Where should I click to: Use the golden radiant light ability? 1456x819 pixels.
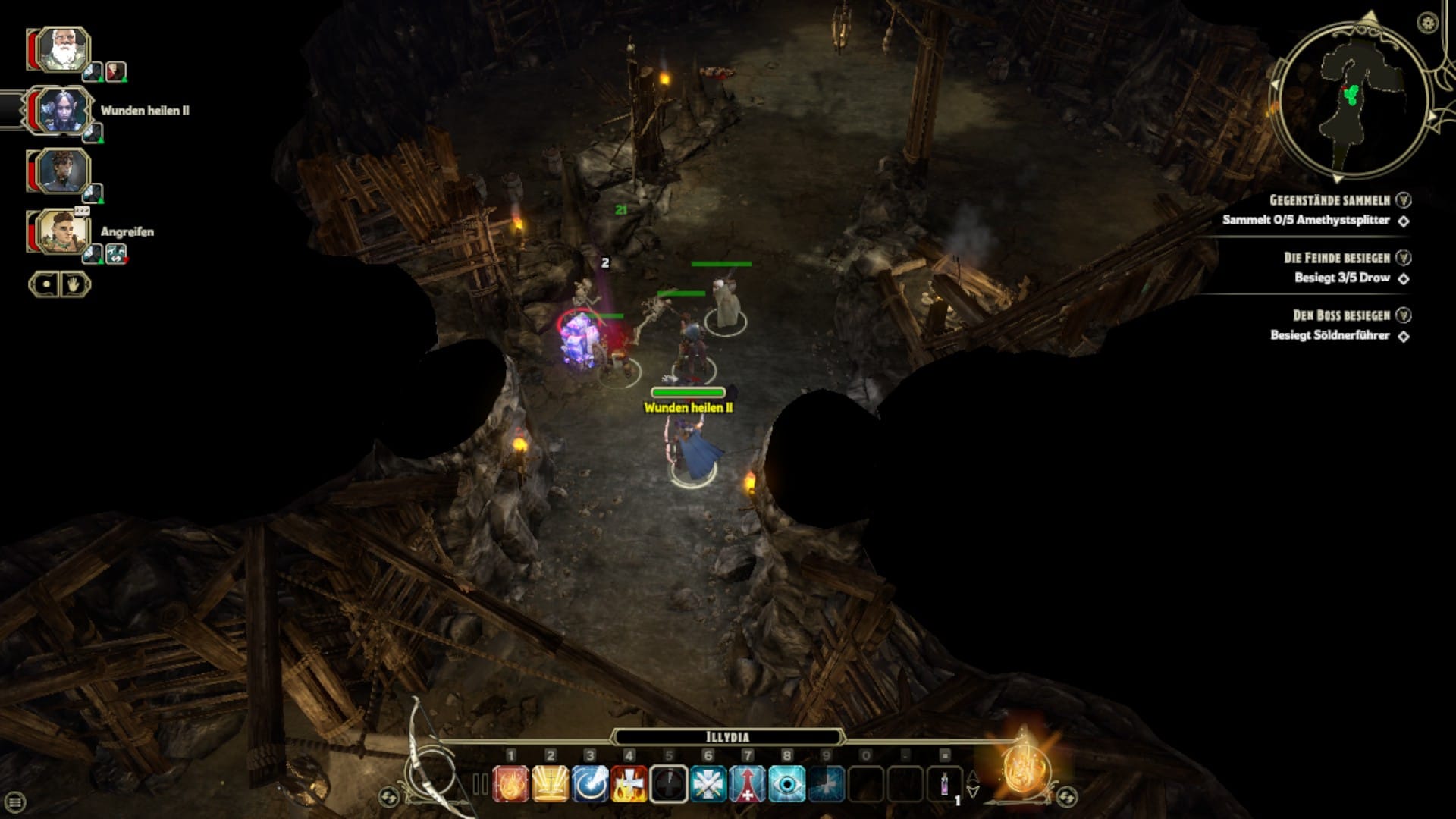(x=551, y=784)
